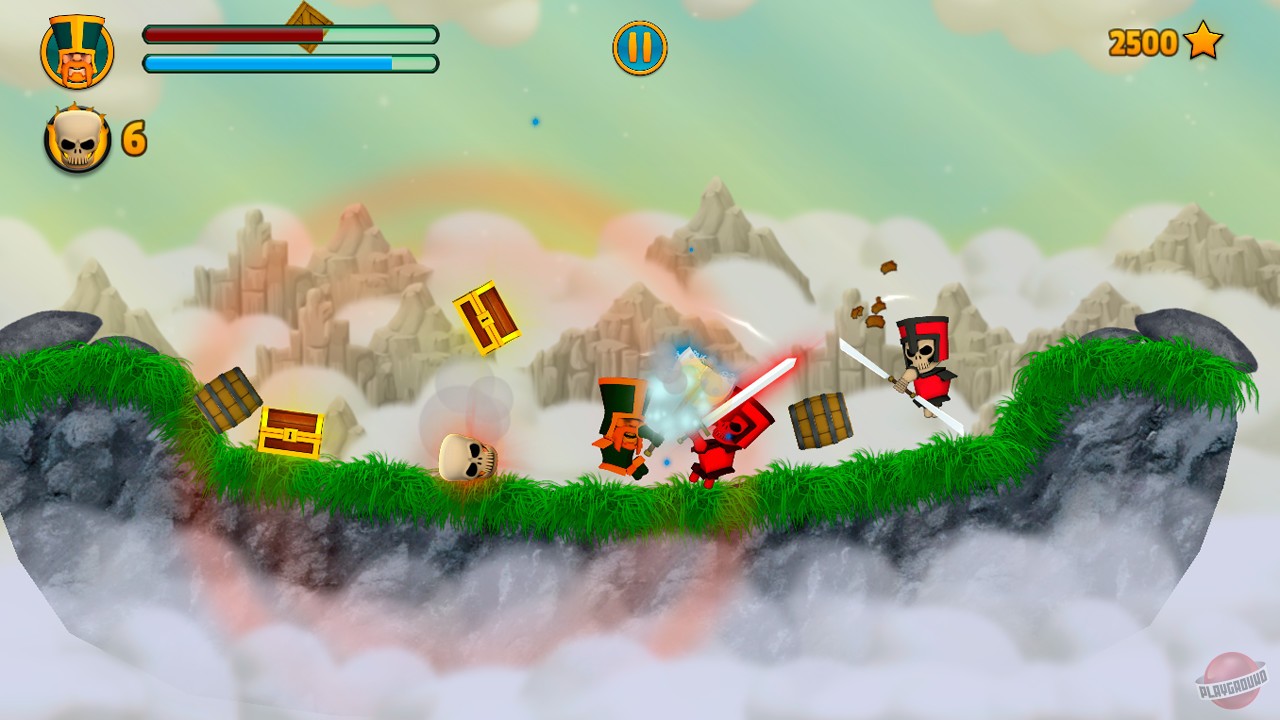Image resolution: width=1280 pixels, height=720 pixels.
Task: Click the closed golden chest on the hill
Action: [291, 432]
